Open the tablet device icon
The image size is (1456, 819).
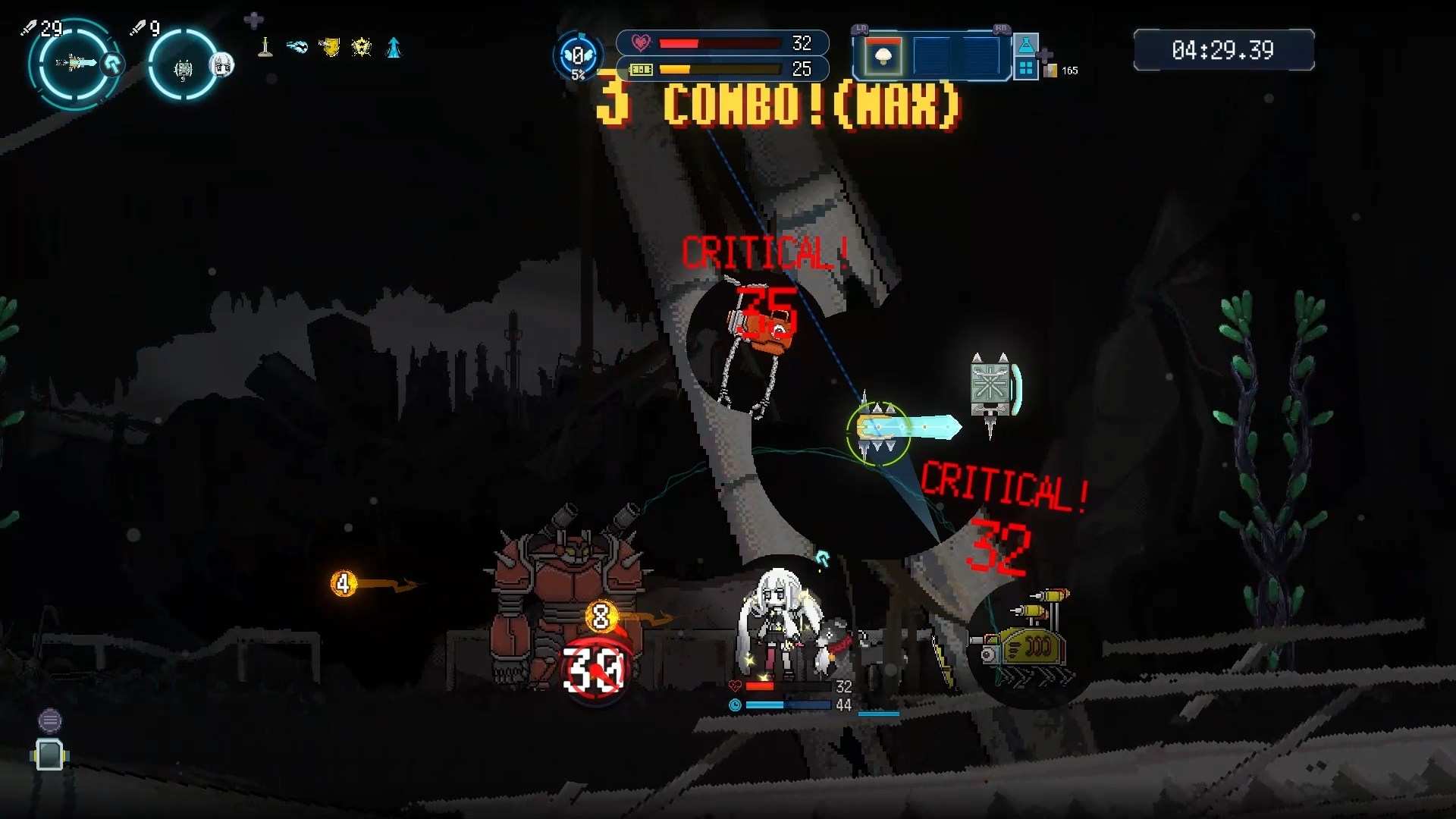pyautogui.click(x=50, y=755)
